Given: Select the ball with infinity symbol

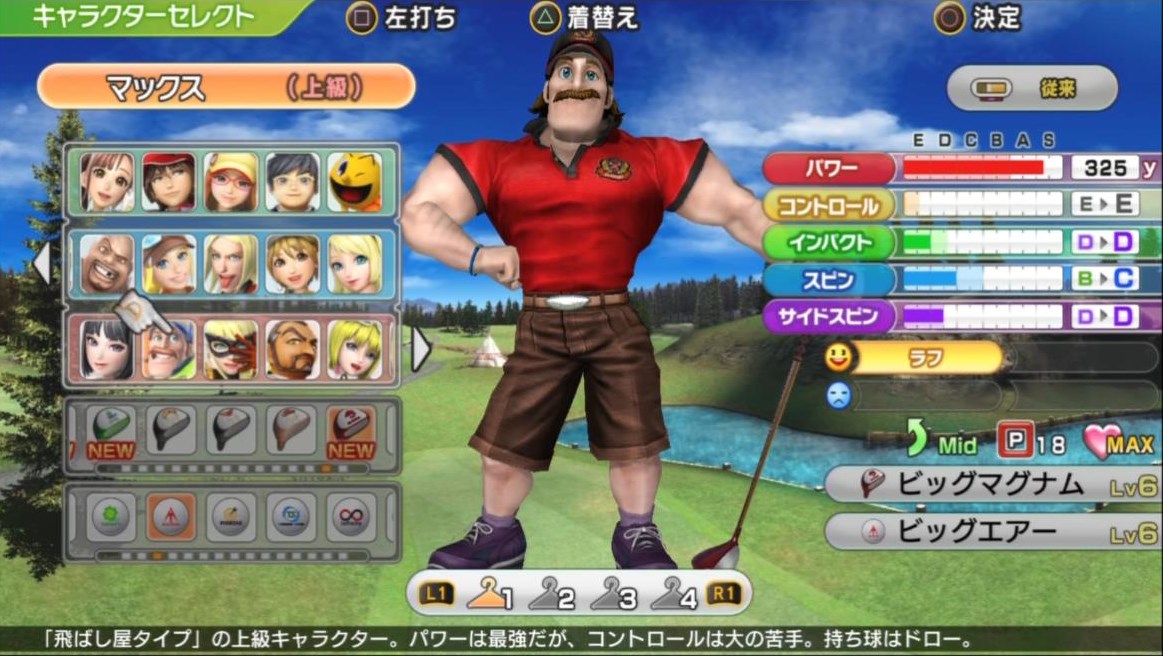Looking at the screenshot, I should 351,517.
